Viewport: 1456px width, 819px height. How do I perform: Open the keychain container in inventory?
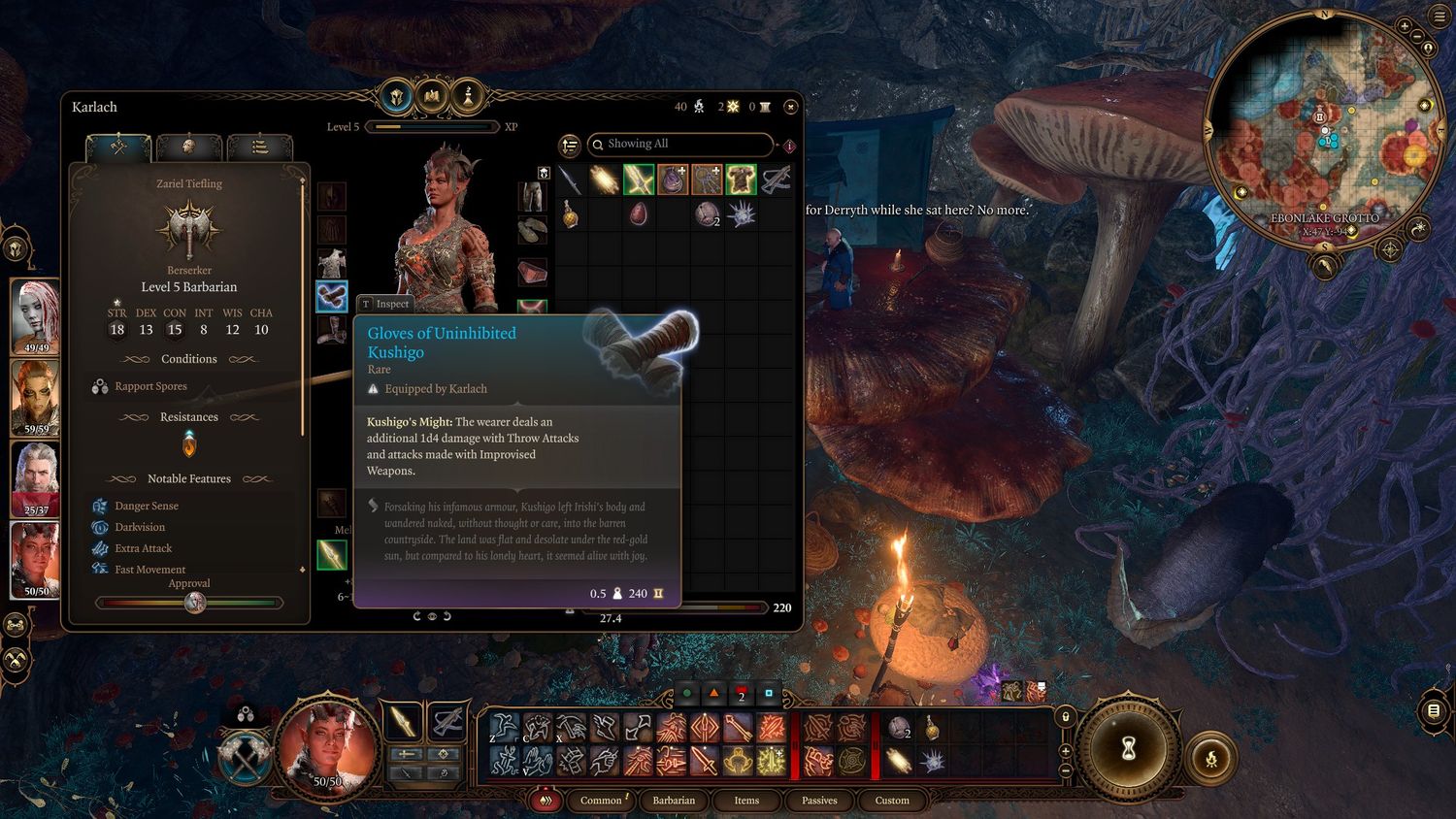(x=707, y=180)
